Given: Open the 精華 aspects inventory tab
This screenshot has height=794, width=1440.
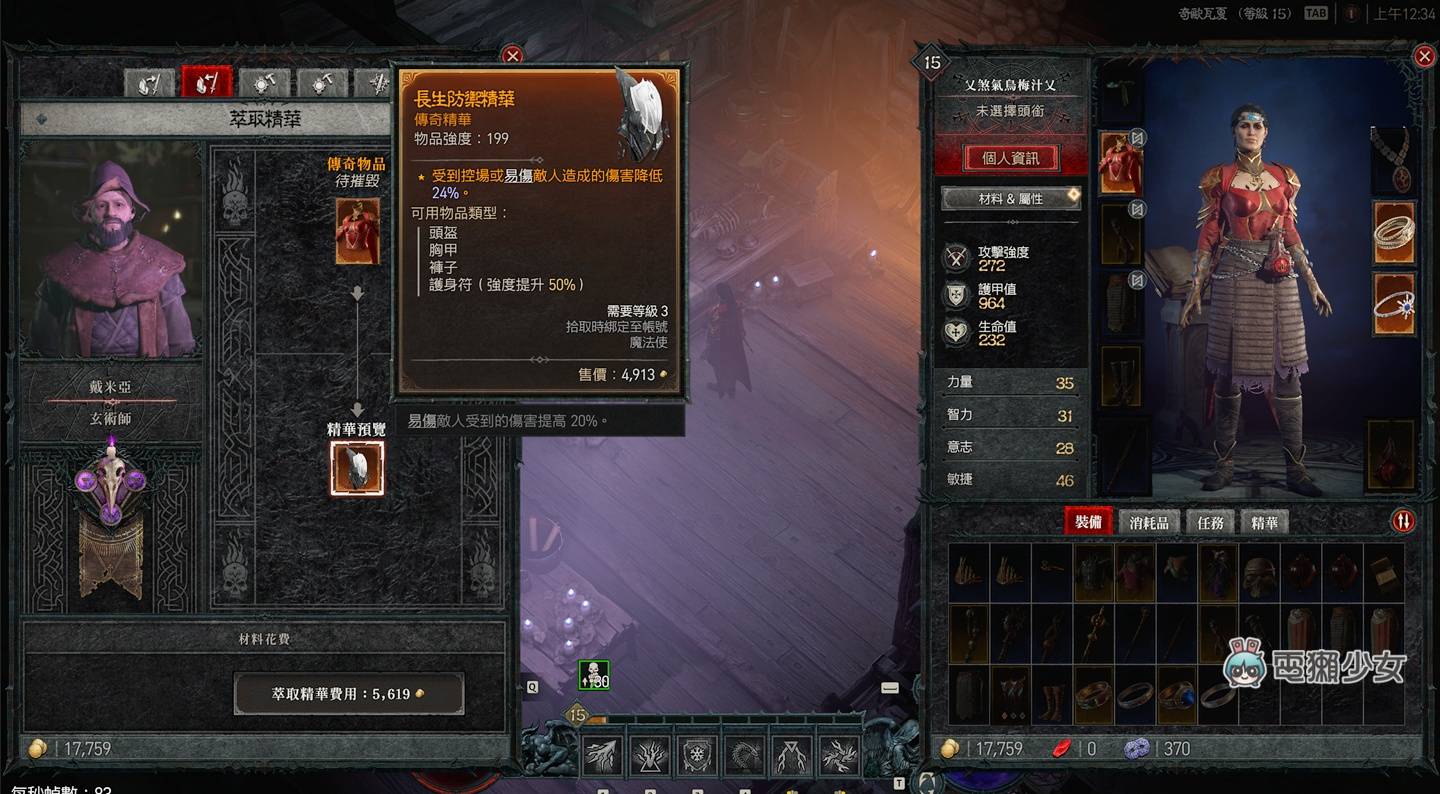Looking at the screenshot, I should [x=1264, y=522].
